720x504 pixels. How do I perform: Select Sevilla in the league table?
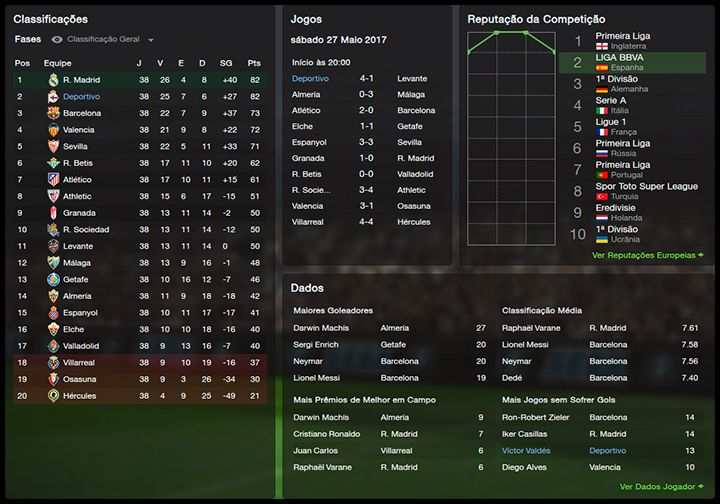(x=77, y=146)
